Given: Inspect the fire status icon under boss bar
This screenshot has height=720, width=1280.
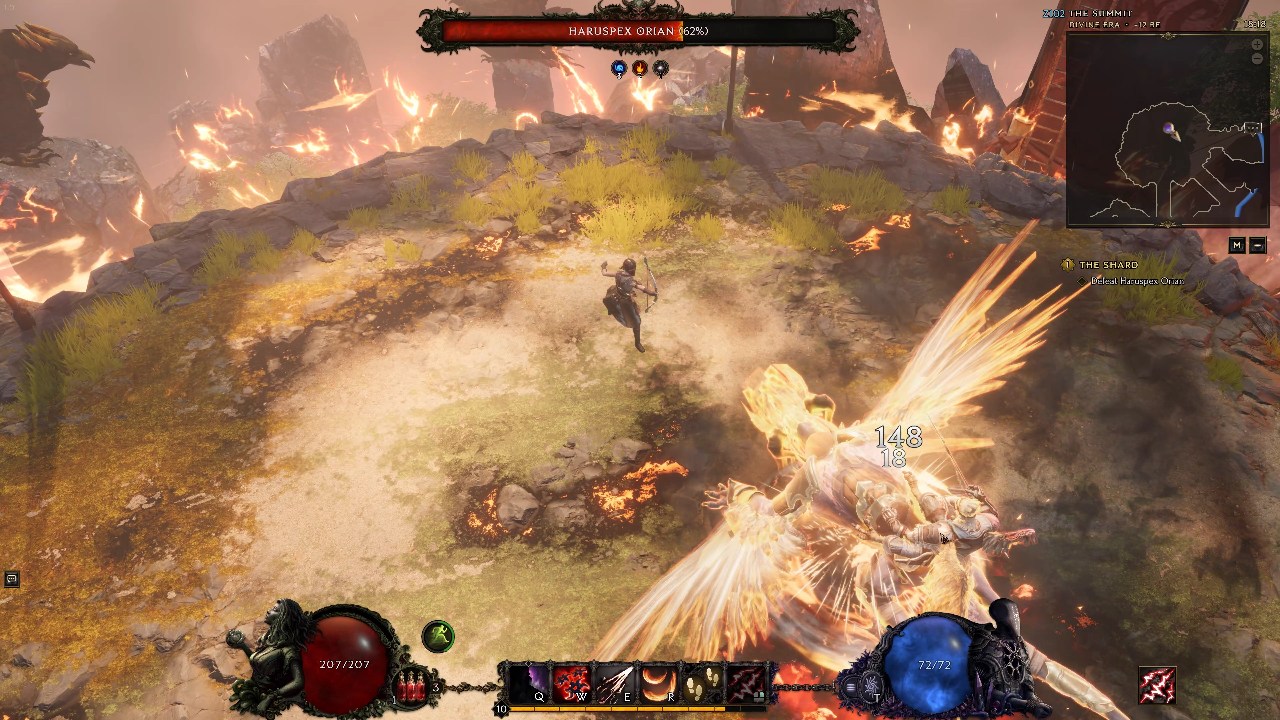Looking at the screenshot, I should click(639, 68).
